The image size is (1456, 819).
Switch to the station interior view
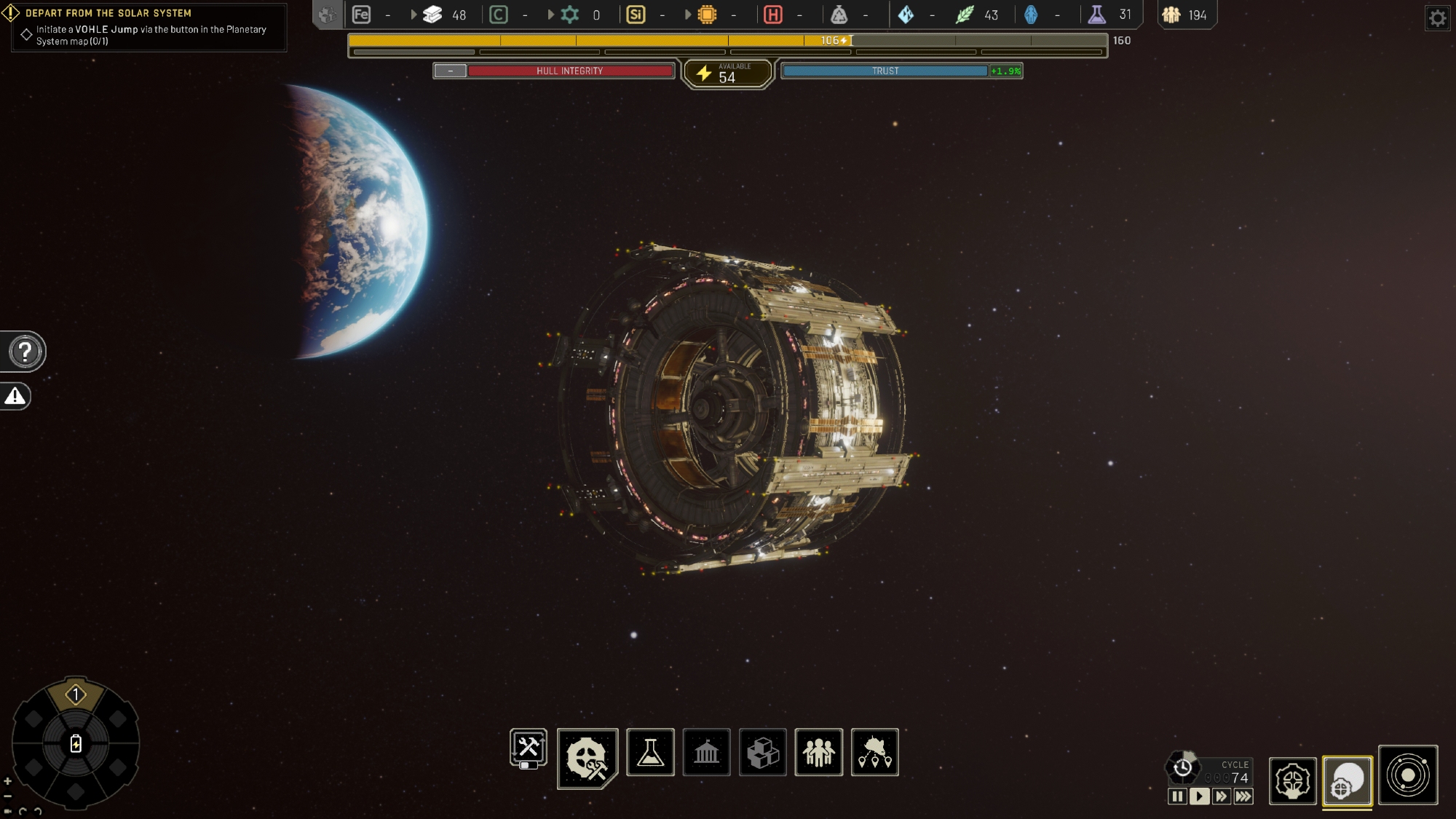coord(1292,781)
